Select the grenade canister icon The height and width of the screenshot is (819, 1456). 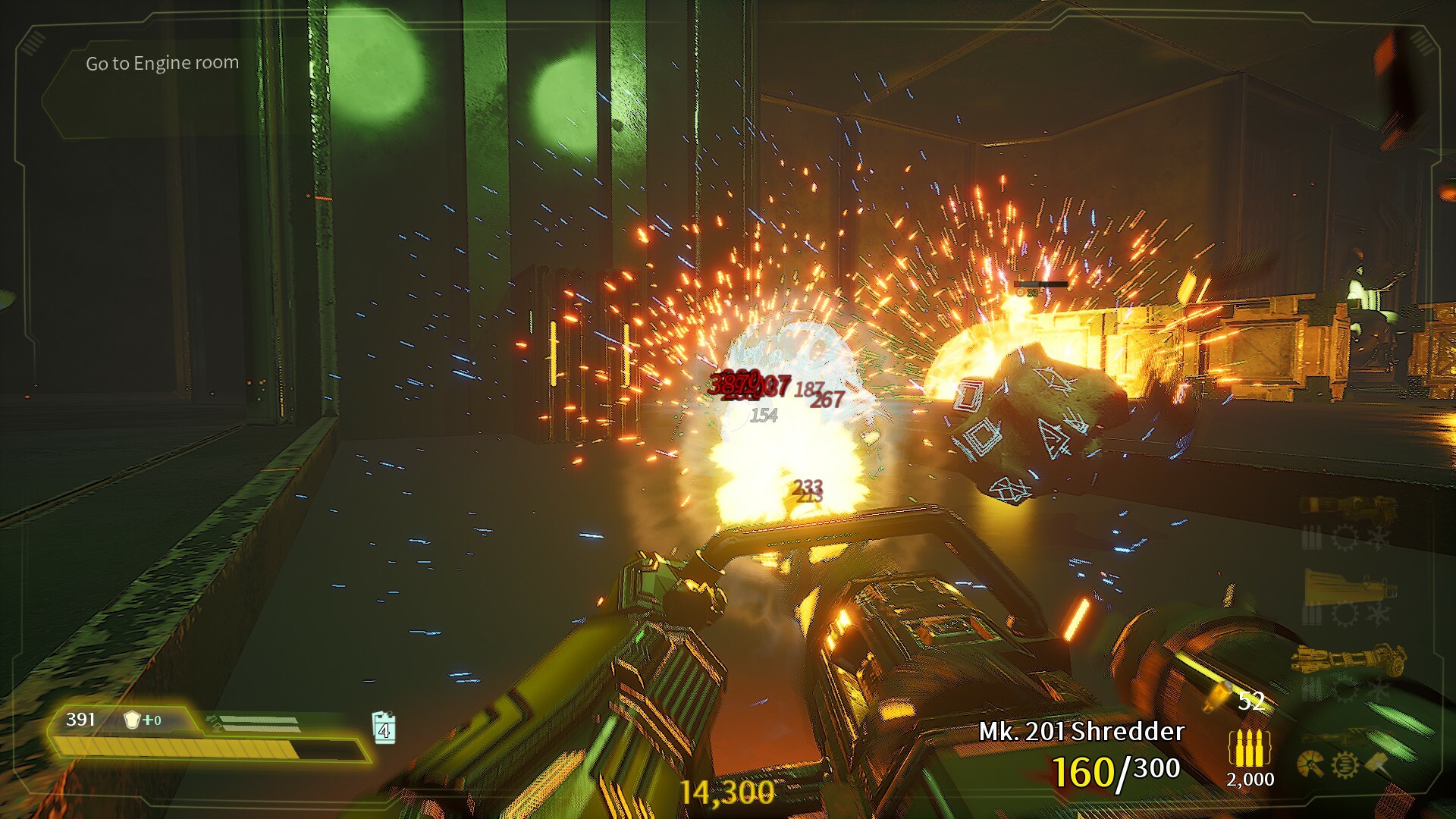(384, 728)
